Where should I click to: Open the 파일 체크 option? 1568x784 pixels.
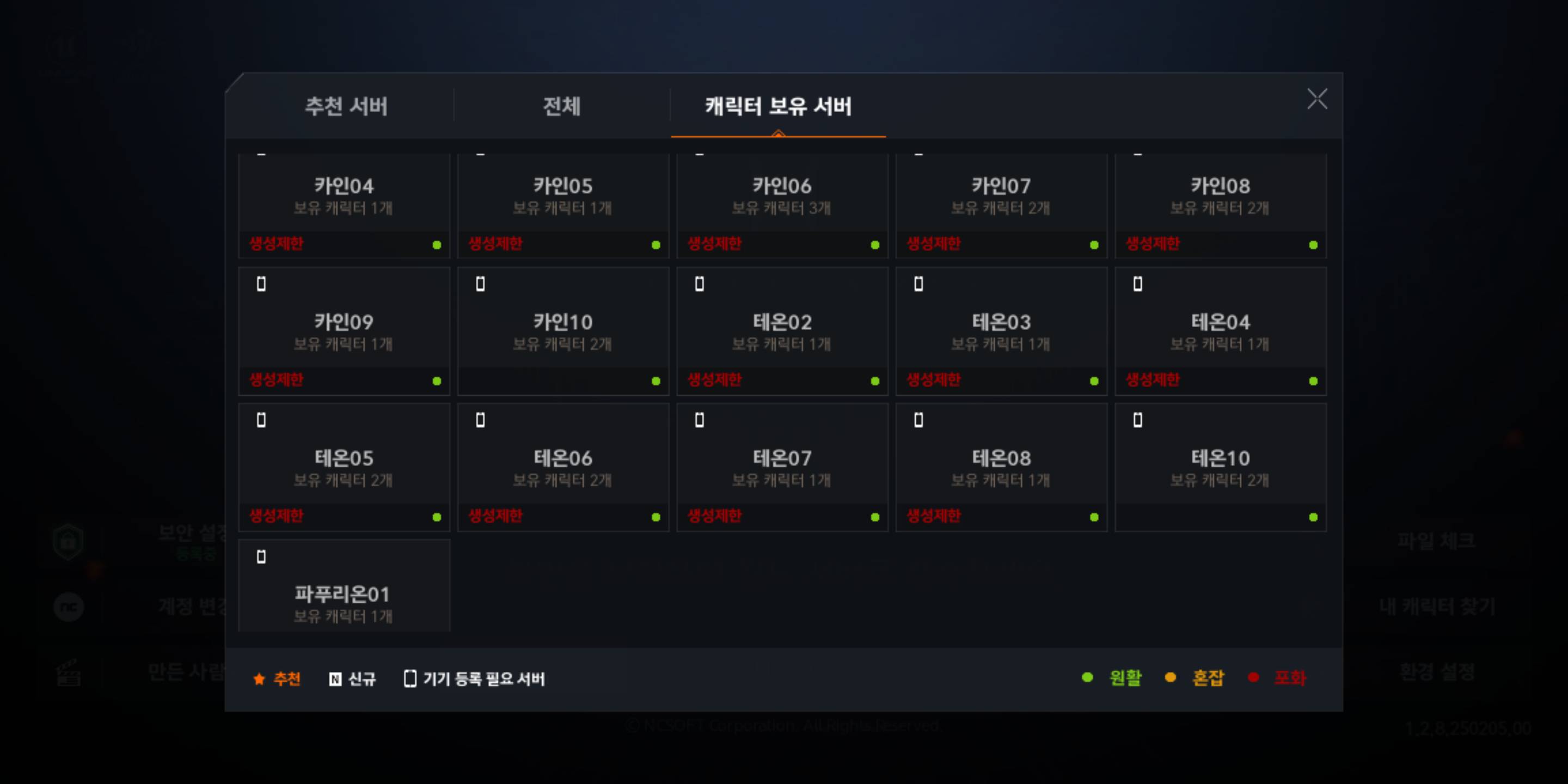[x=1438, y=540]
